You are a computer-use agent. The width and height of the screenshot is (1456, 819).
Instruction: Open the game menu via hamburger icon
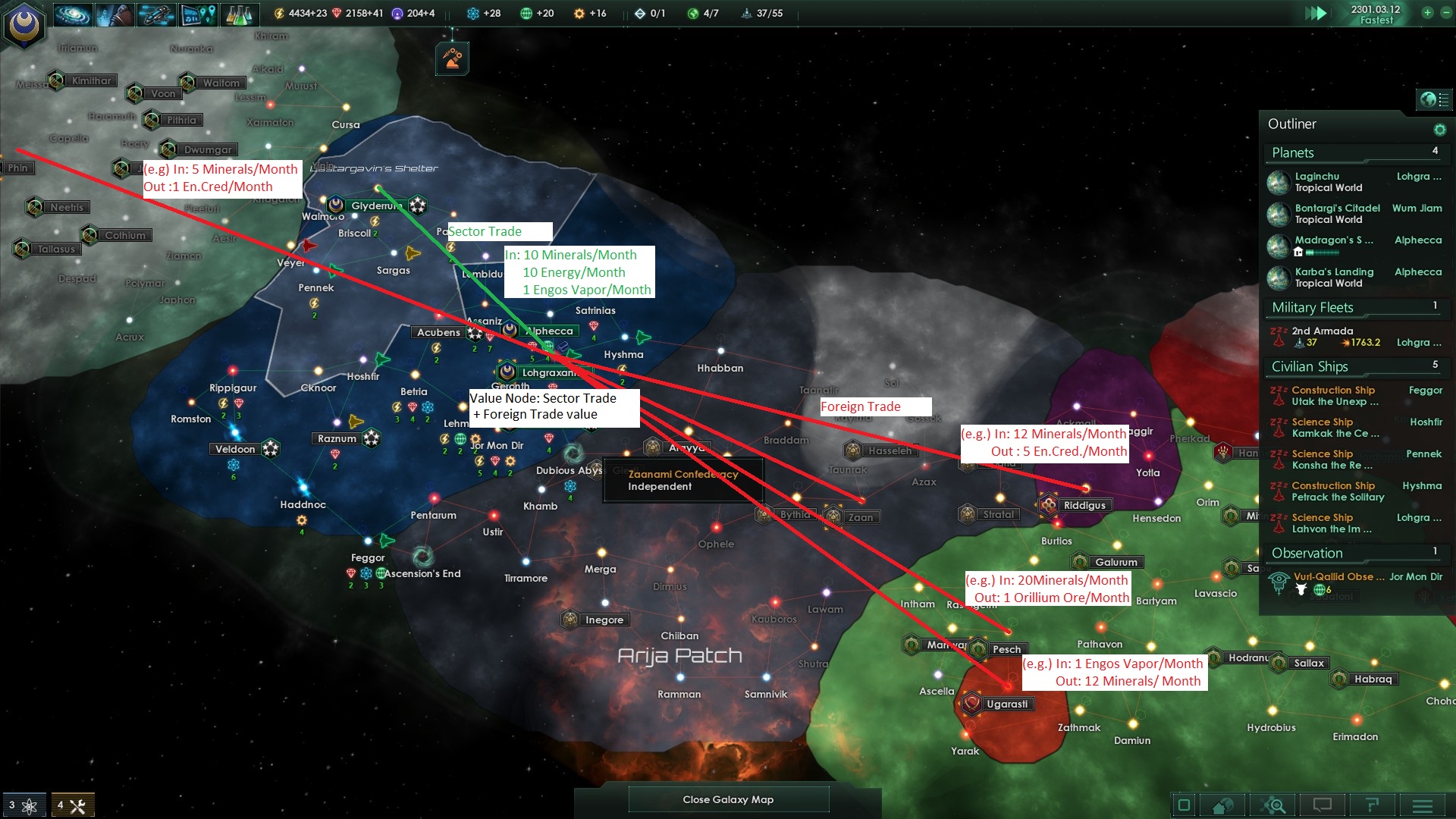tap(1422, 805)
